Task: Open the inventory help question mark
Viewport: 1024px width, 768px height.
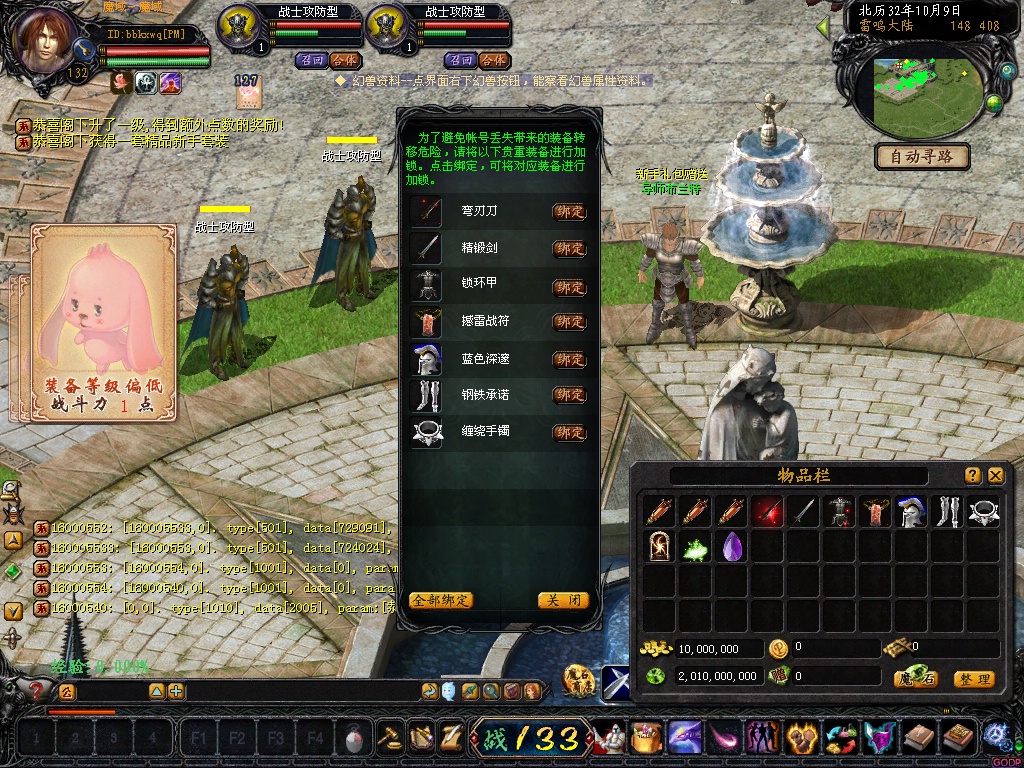Action: tap(972, 476)
